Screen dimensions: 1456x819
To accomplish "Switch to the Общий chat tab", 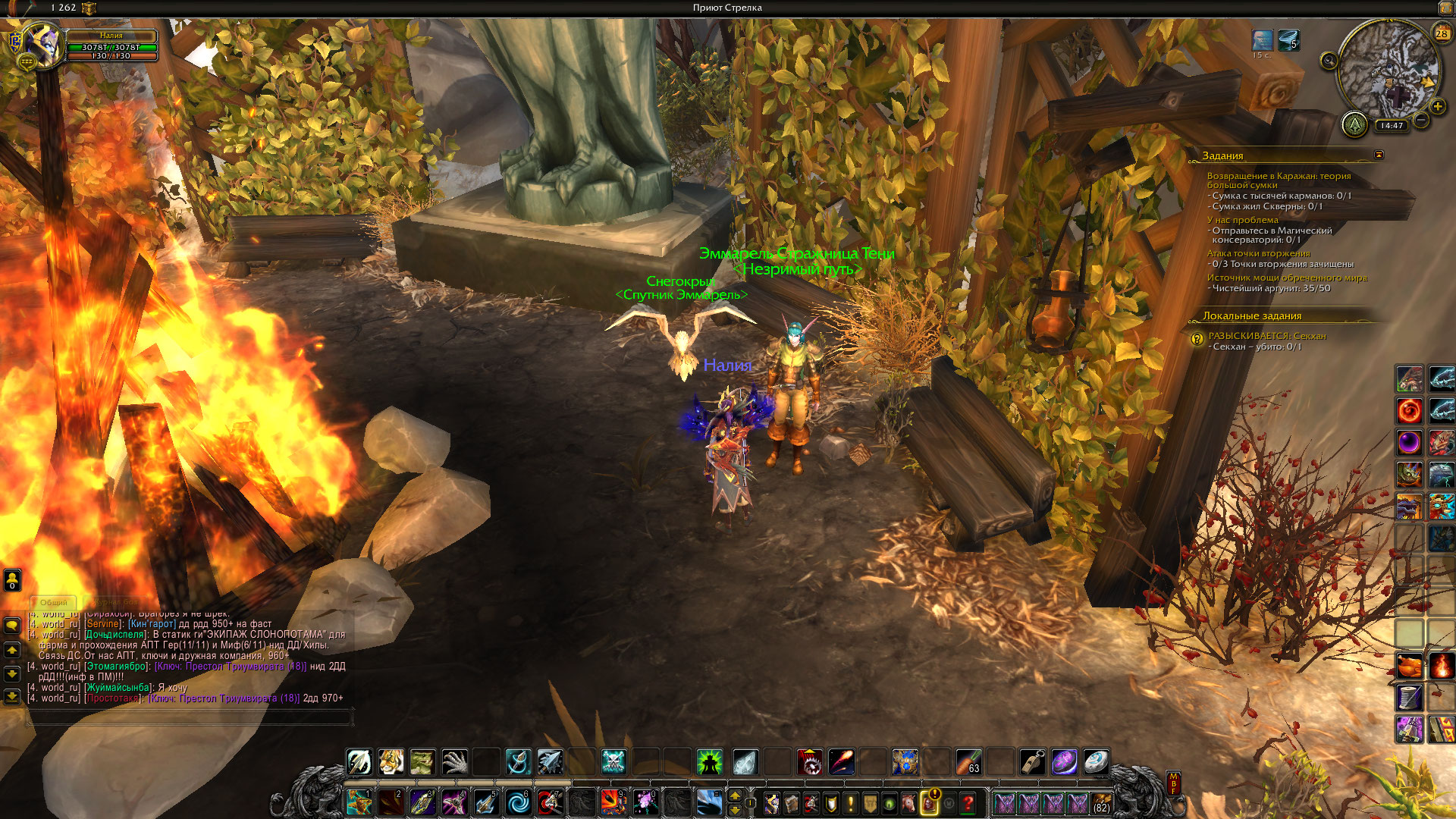I will coord(54,602).
